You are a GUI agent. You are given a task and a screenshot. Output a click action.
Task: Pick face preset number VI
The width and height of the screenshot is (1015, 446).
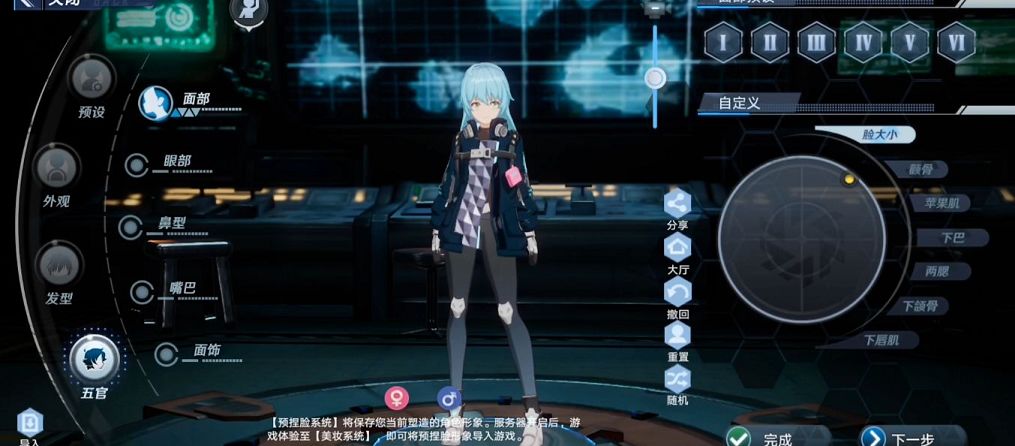(x=956, y=43)
